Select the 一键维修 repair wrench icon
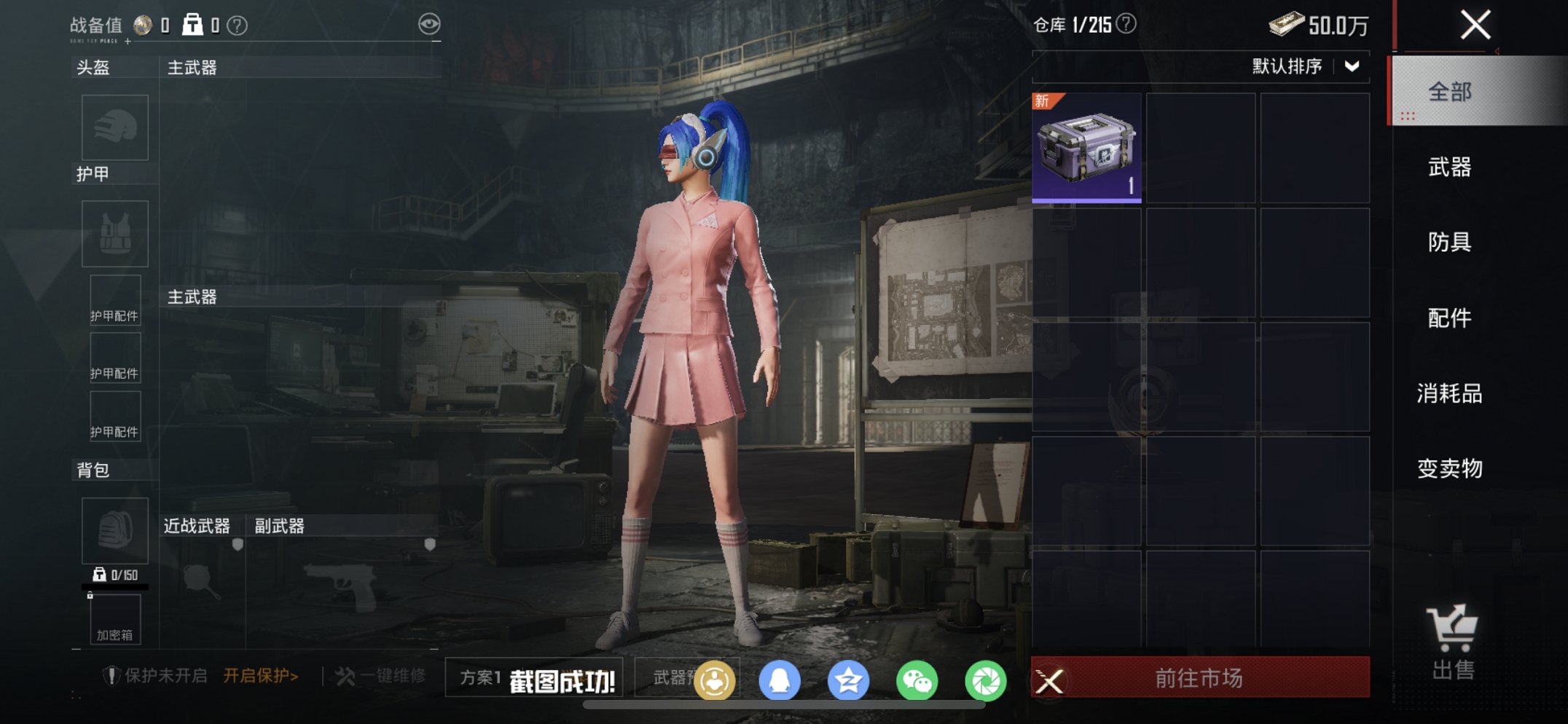This screenshot has width=1568, height=724. 348,676
